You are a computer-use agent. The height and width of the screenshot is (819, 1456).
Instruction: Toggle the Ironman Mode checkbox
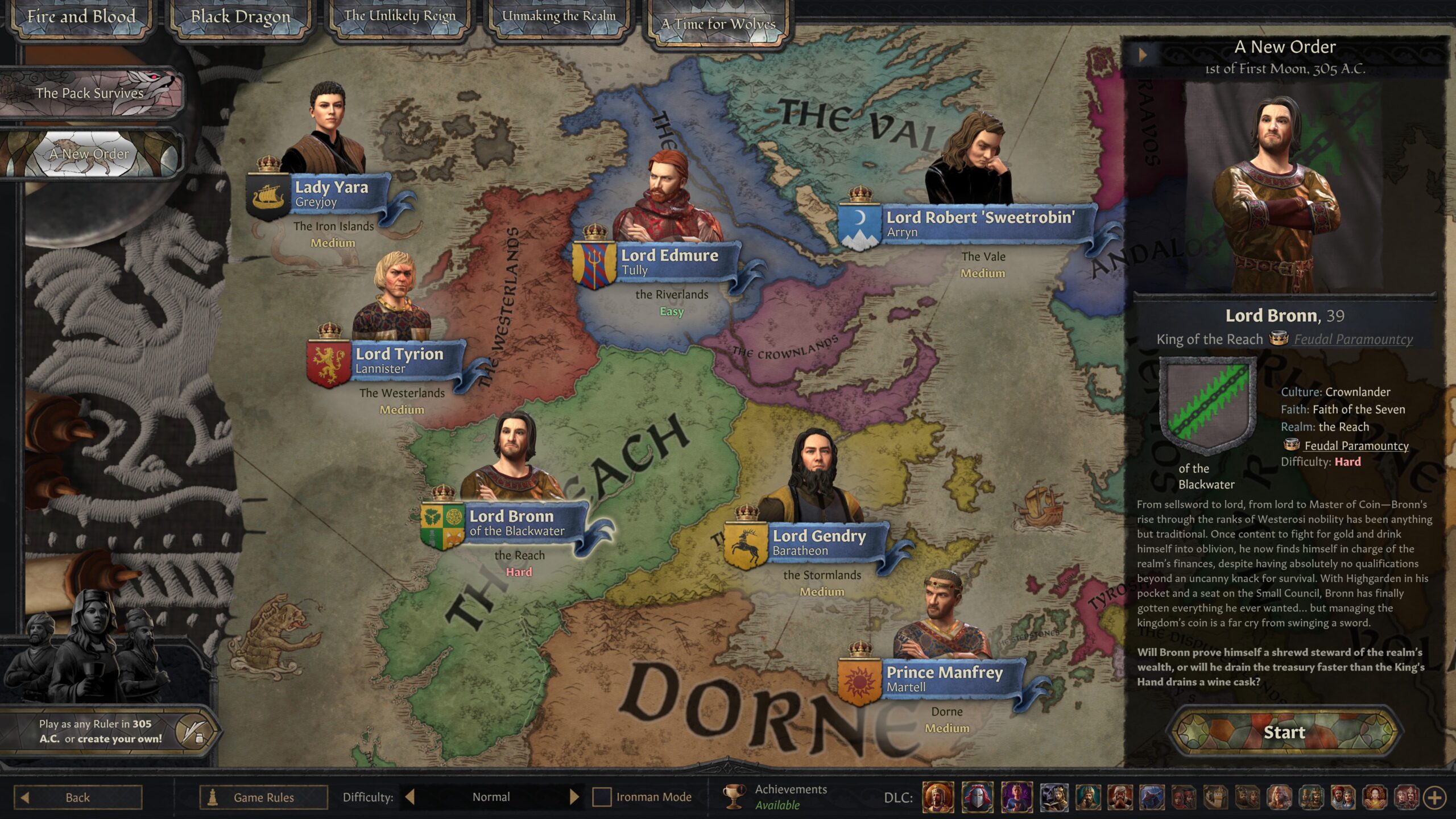click(x=602, y=797)
